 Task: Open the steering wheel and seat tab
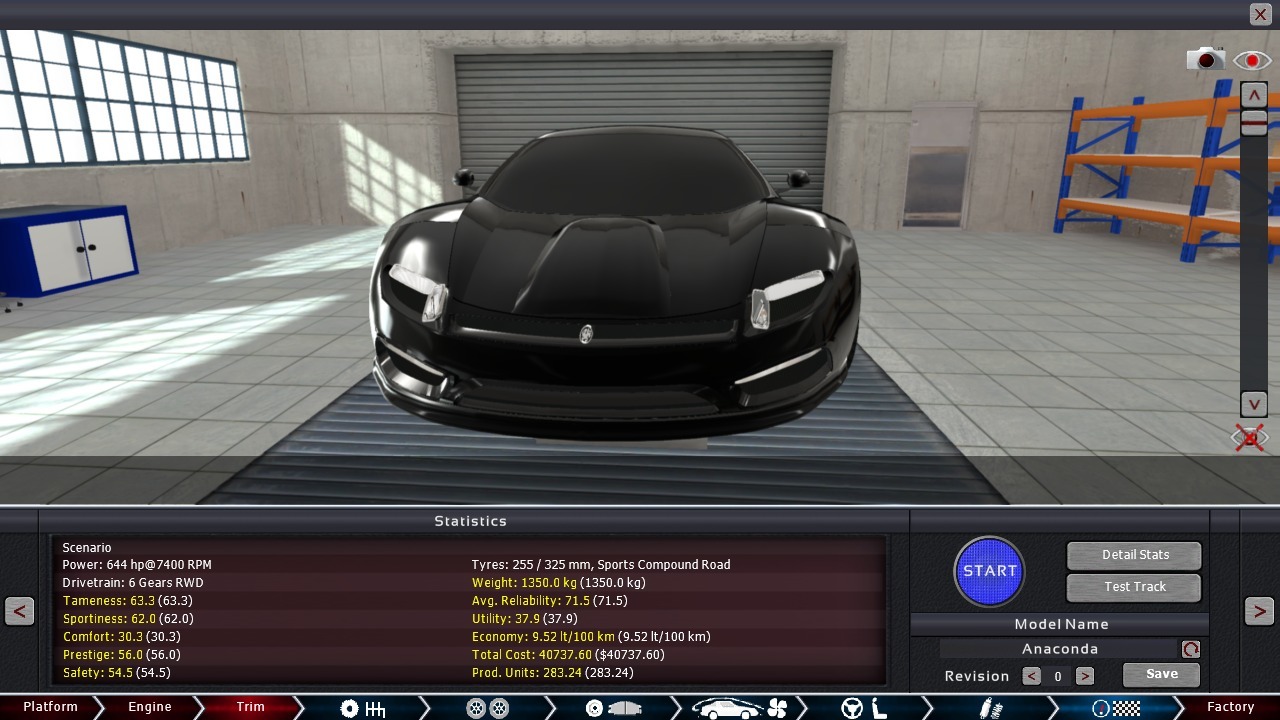coord(864,708)
